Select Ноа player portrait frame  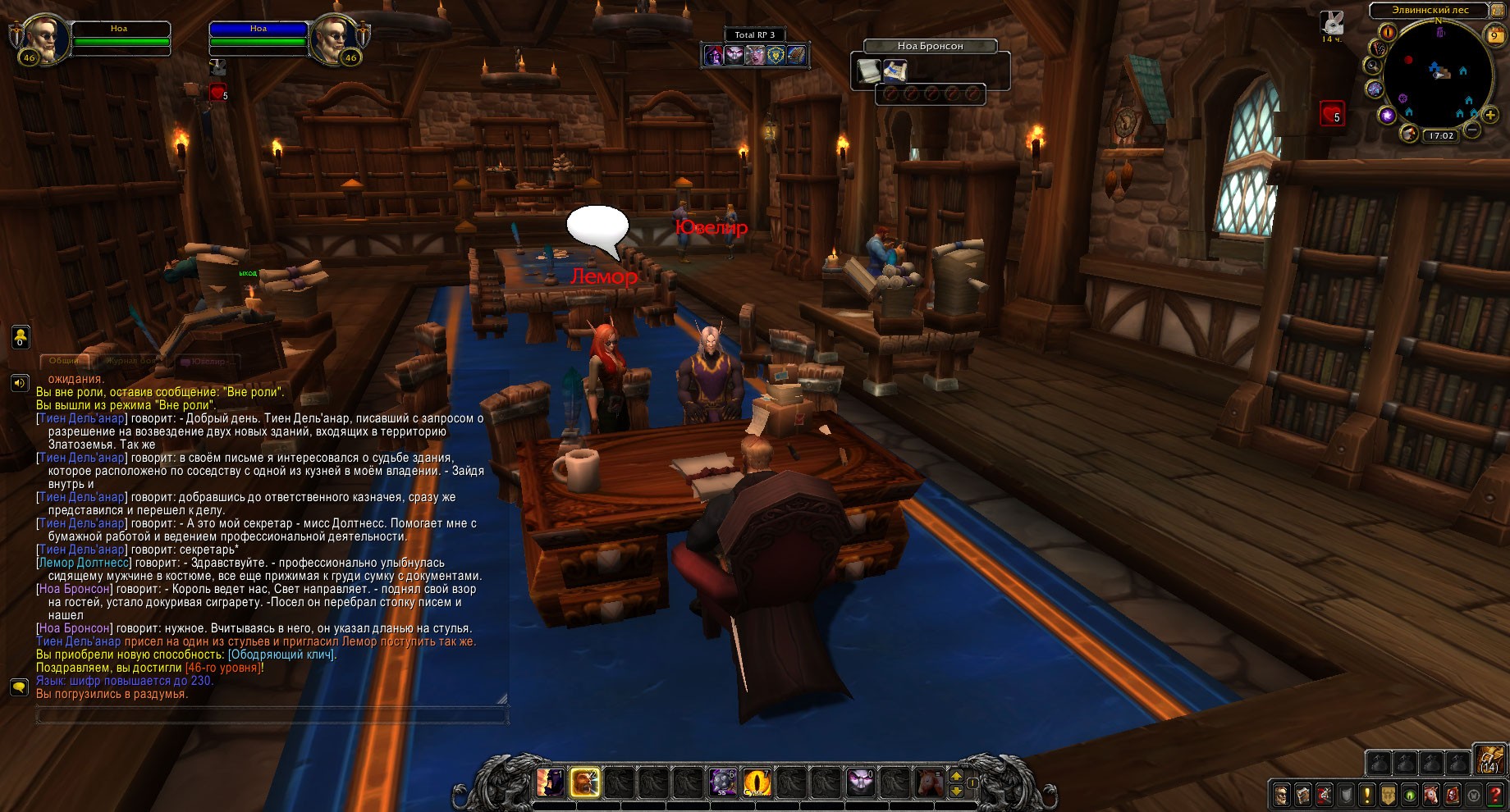(39, 38)
